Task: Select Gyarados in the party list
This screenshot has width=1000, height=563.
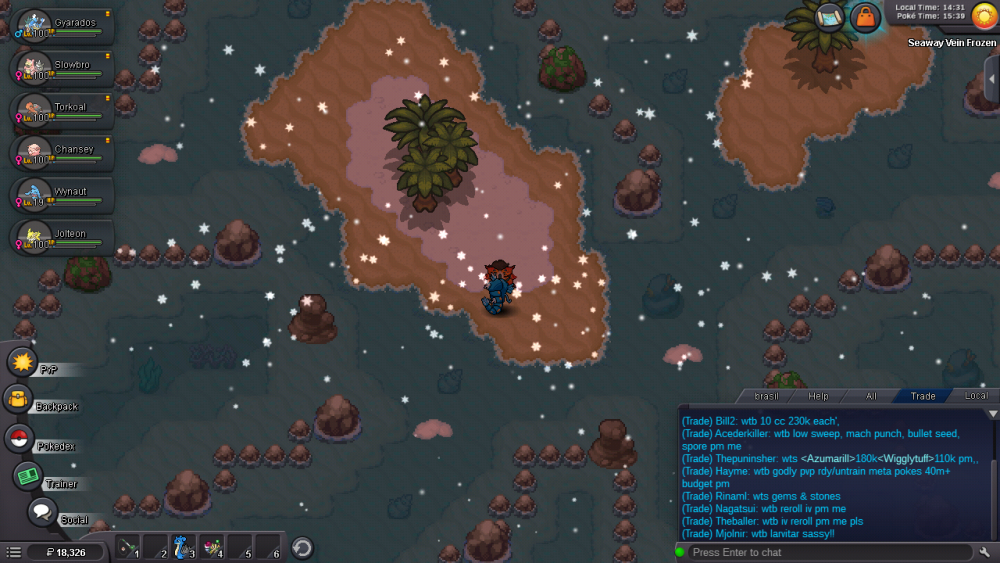Action: click(62, 26)
